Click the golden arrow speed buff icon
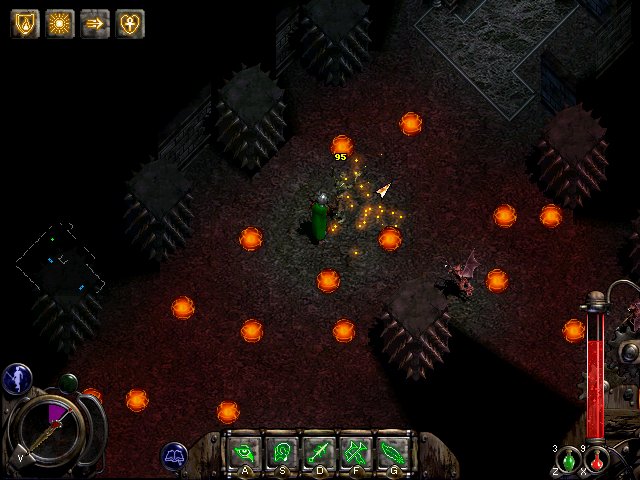Image resolution: width=640 pixels, height=480 pixels. (x=95, y=23)
